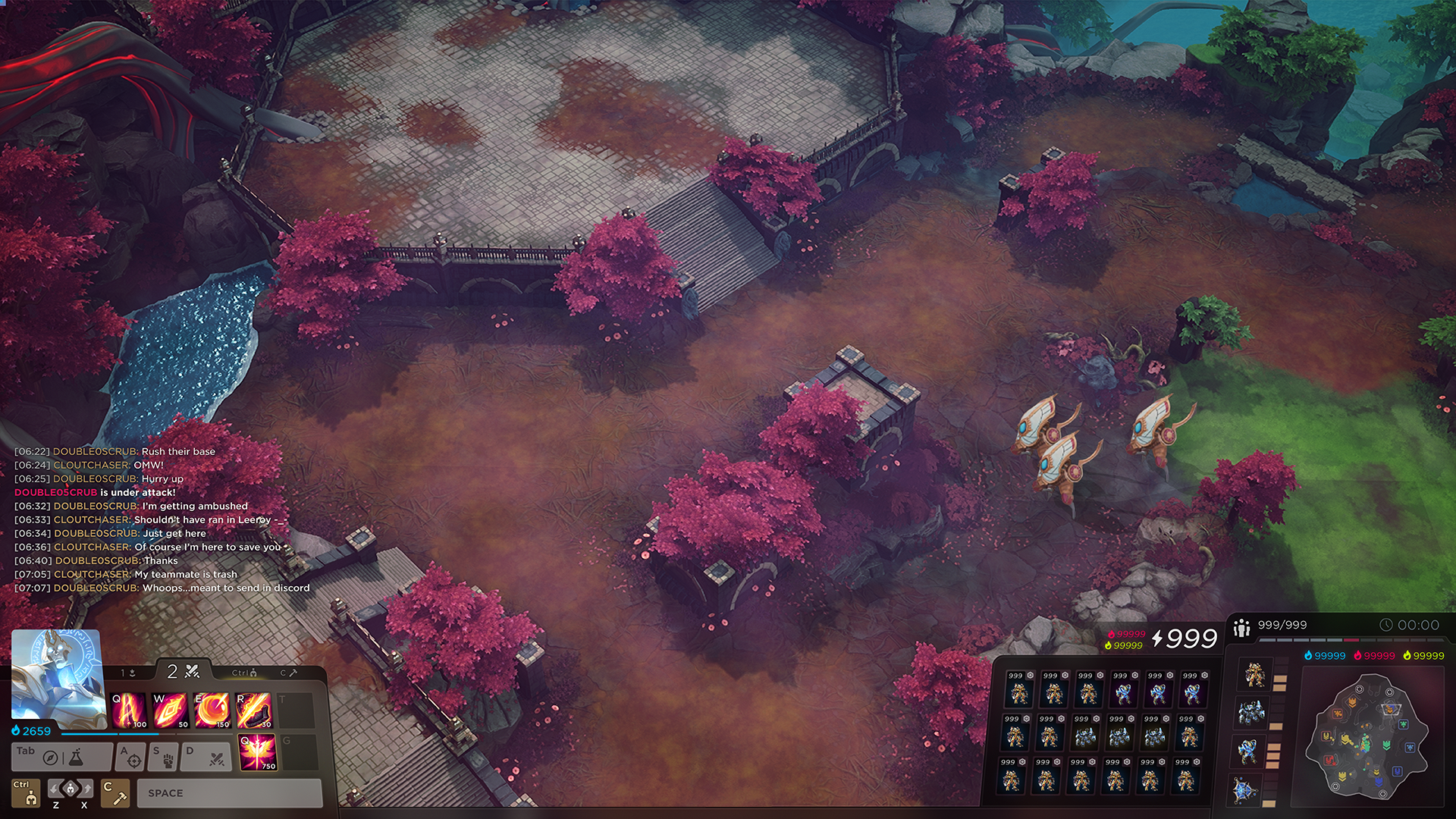
Task: Click the hero's blue mana bar
Action: pyautogui.click(x=110, y=734)
